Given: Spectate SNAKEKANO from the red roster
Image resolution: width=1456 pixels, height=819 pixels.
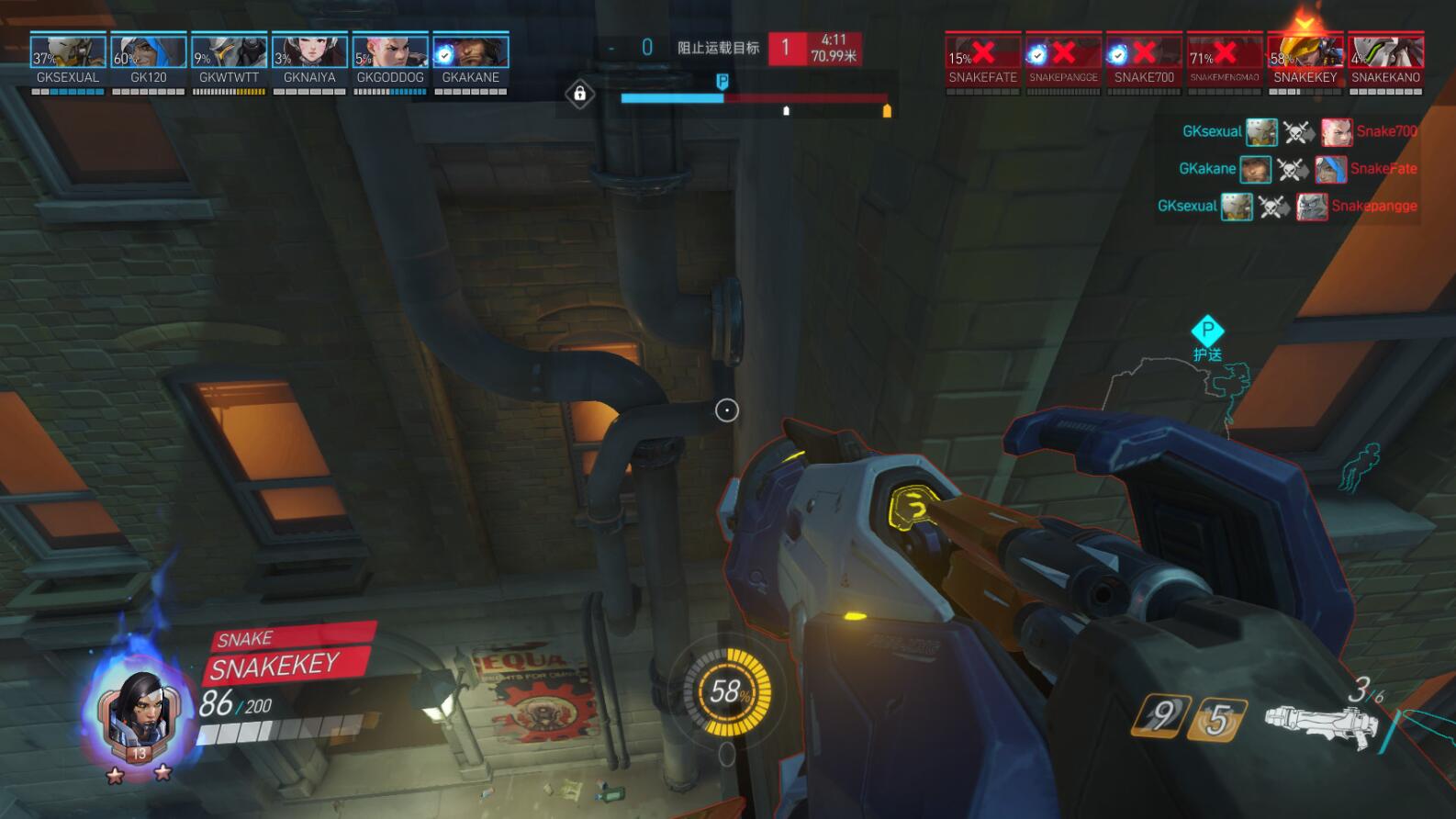Looking at the screenshot, I should (x=1385, y=52).
